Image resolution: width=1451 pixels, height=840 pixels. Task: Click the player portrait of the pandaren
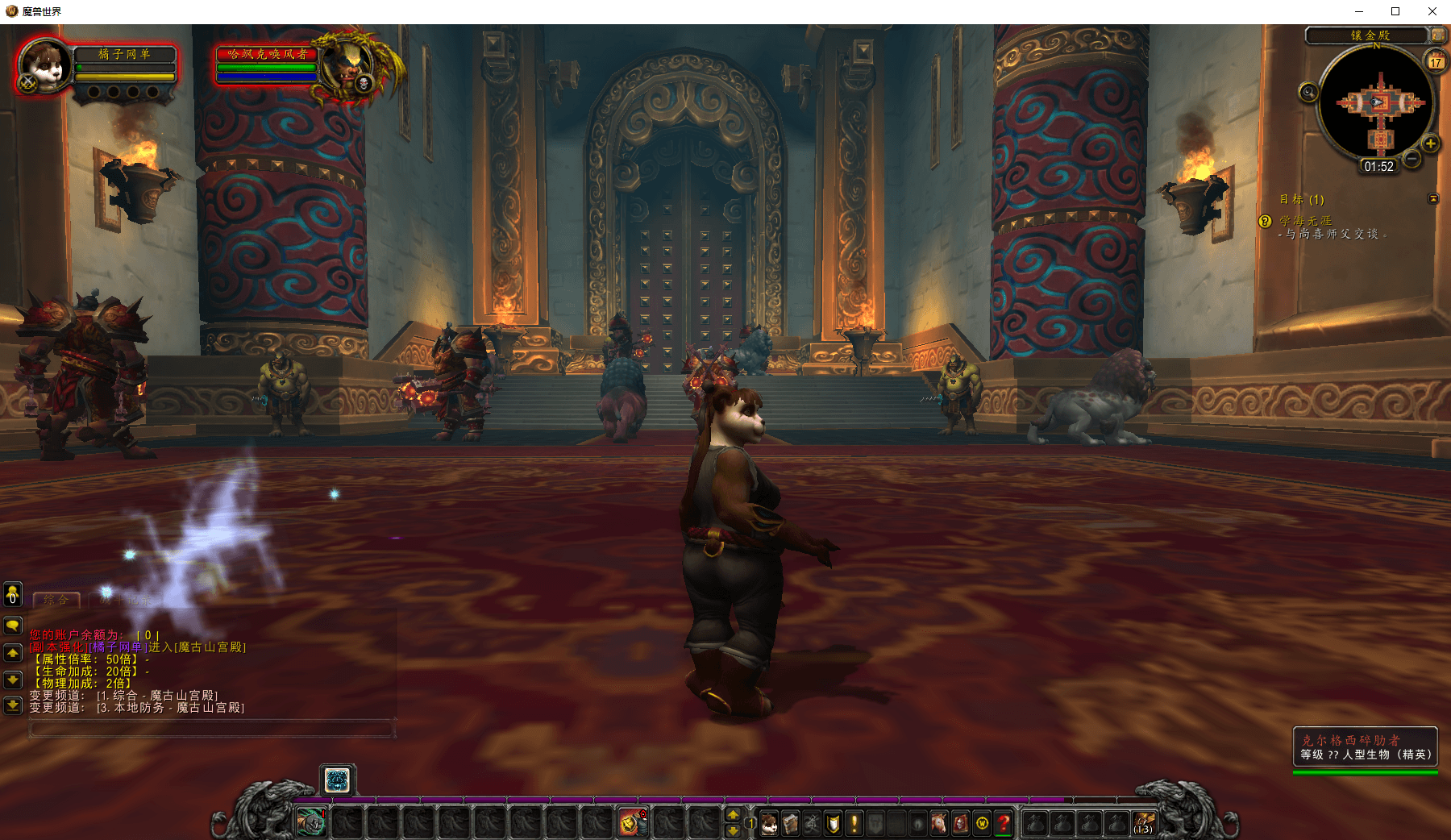44,66
